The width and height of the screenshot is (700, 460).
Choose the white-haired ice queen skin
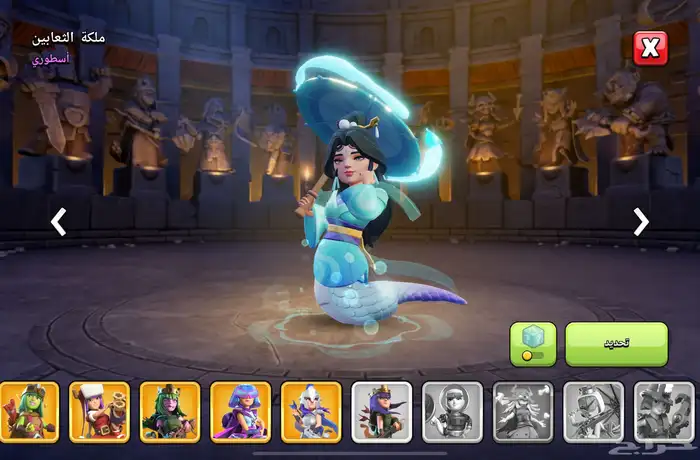point(310,411)
